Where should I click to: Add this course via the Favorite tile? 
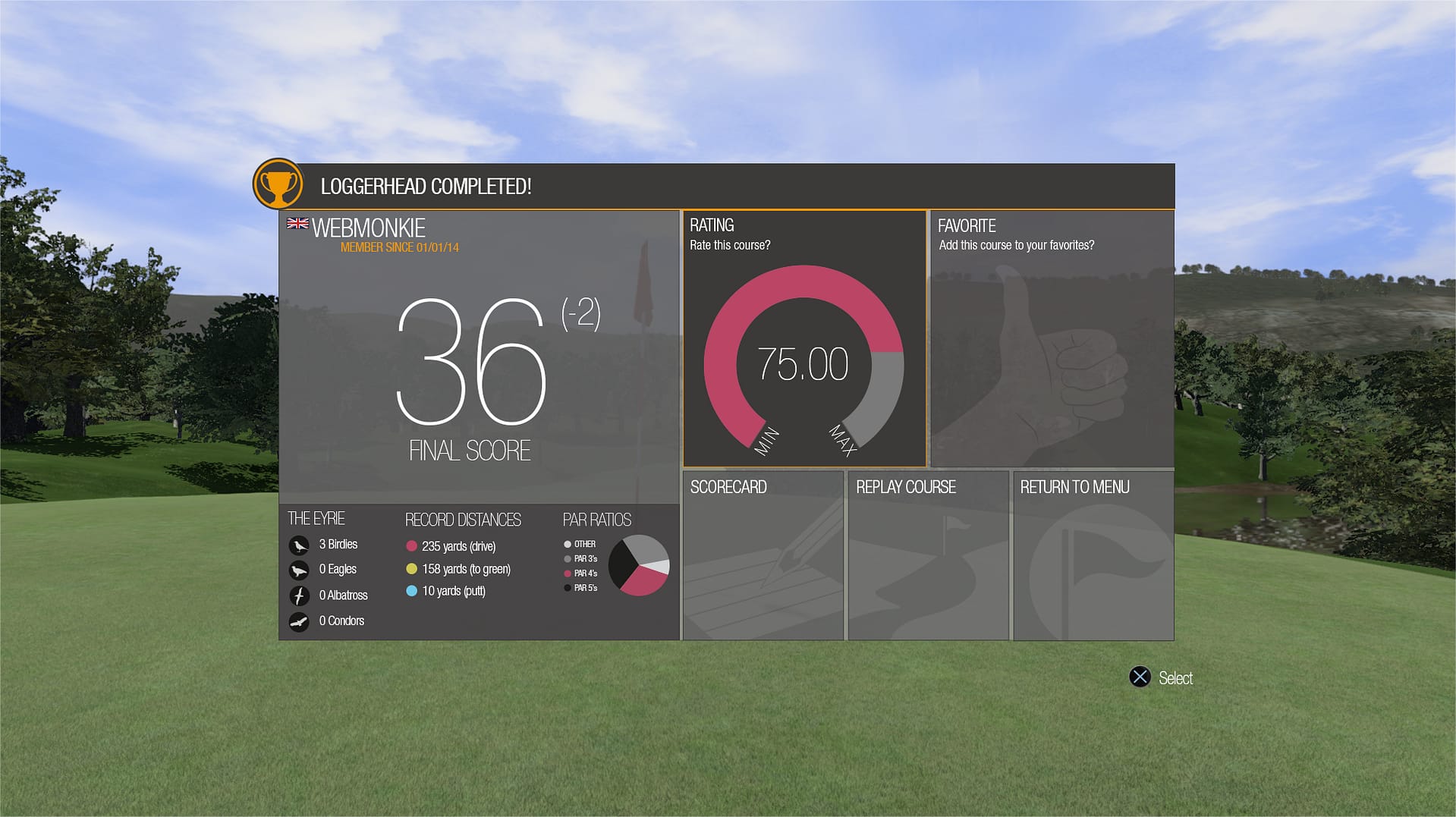[x=1052, y=338]
